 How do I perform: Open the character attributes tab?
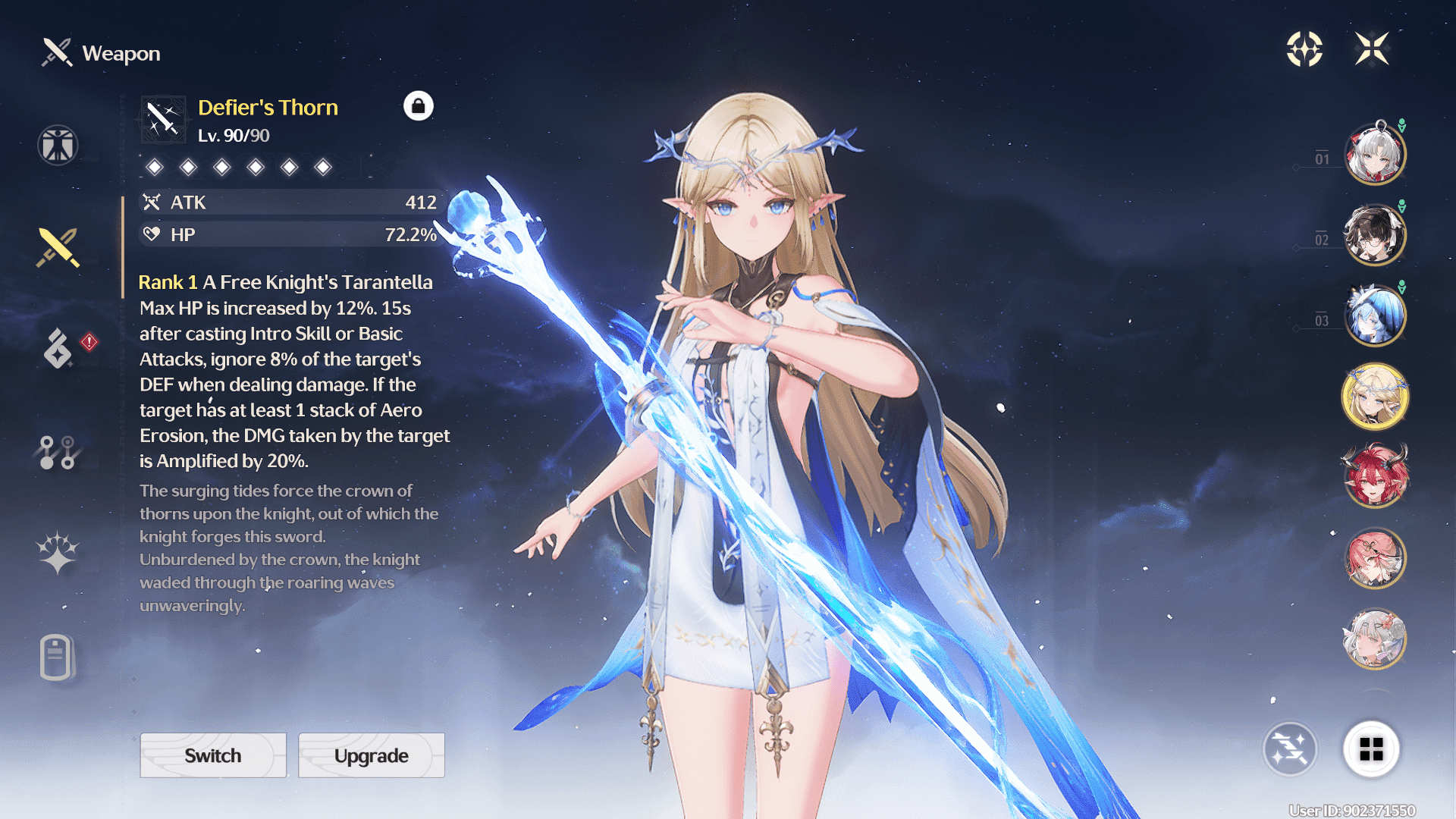click(58, 145)
